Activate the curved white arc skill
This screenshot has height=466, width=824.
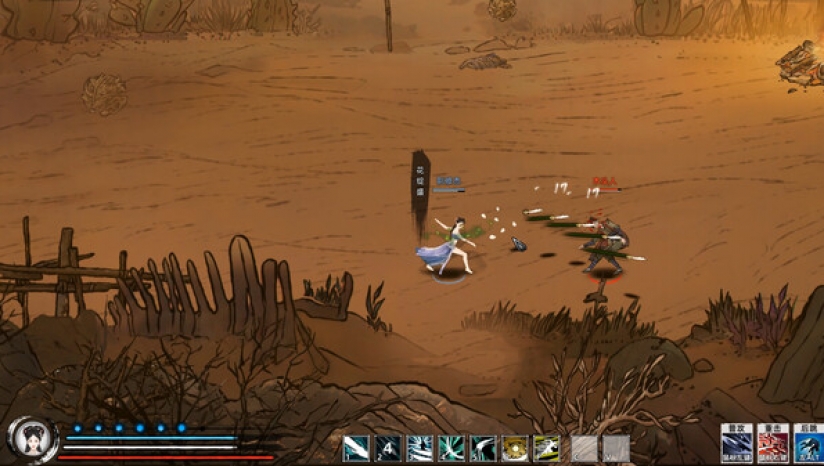[483, 448]
